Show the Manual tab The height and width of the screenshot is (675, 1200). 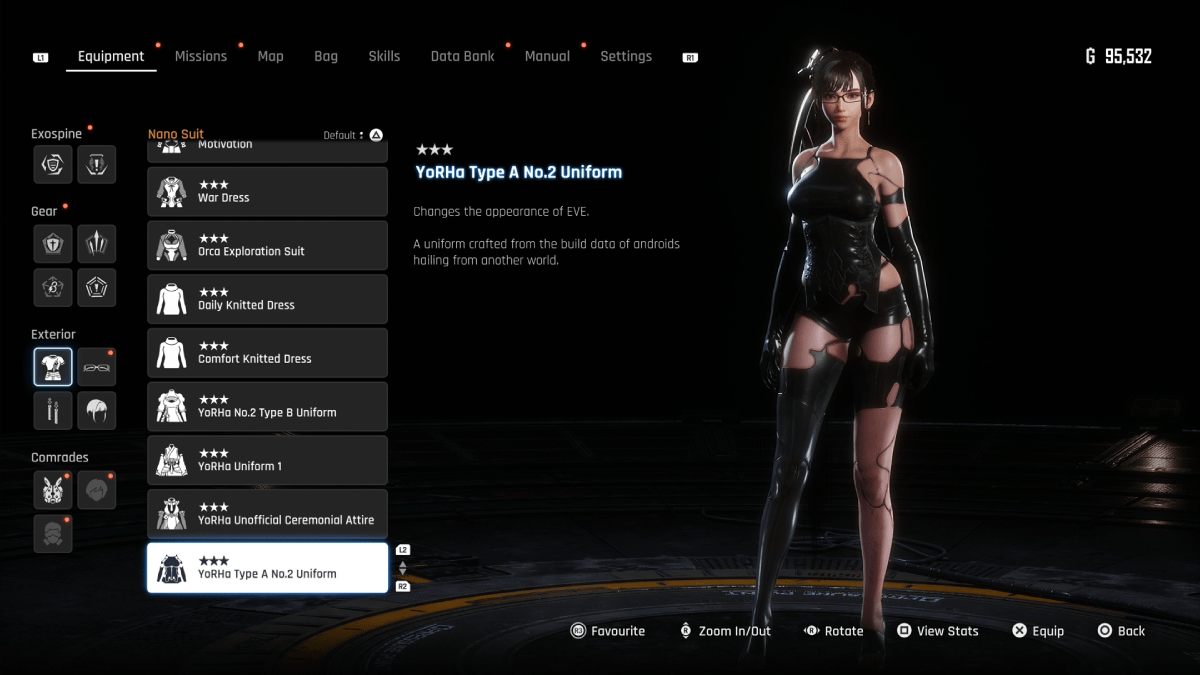[x=547, y=57]
